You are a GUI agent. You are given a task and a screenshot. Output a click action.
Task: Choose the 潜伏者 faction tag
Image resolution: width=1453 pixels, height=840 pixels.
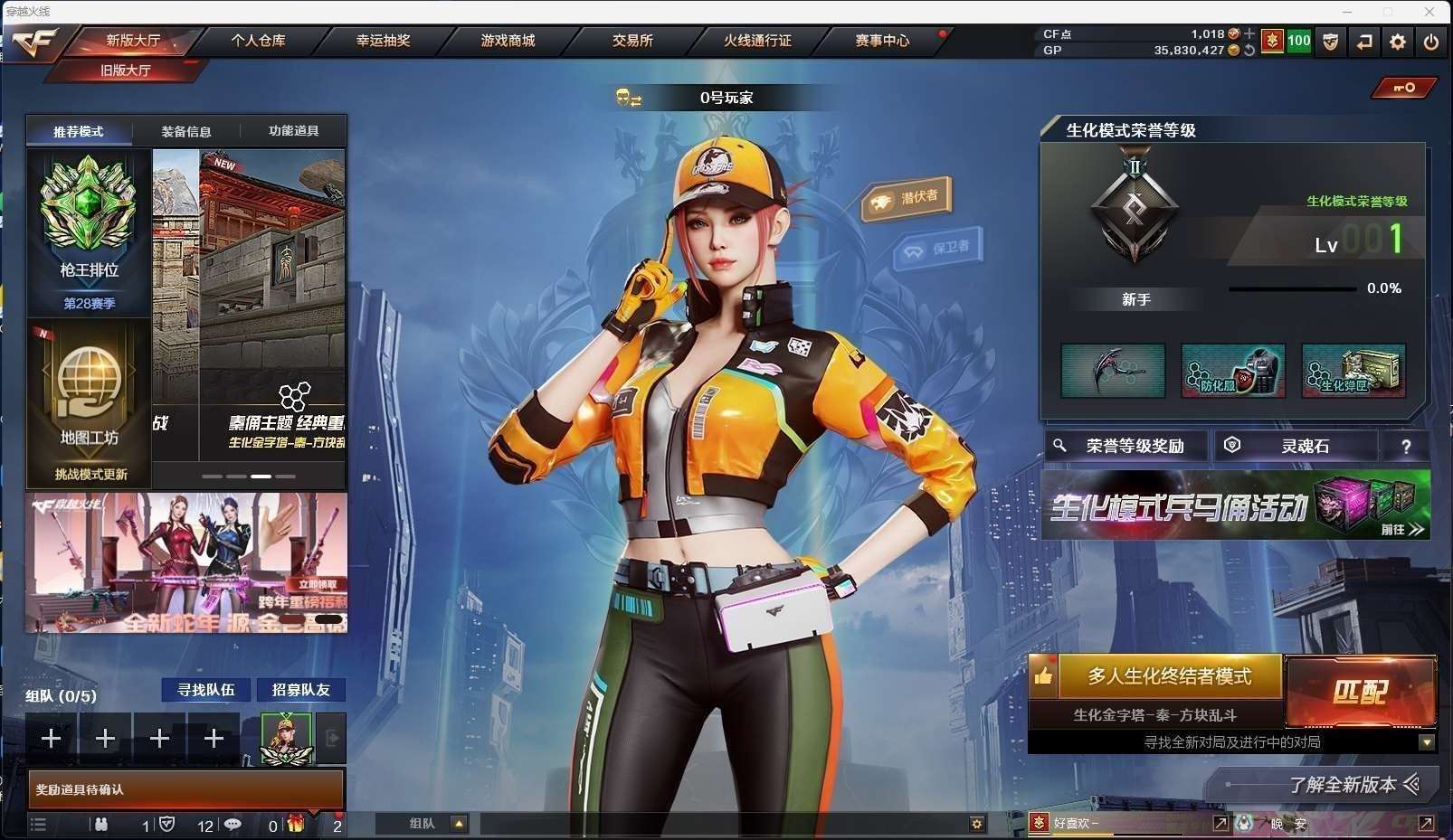(x=907, y=198)
